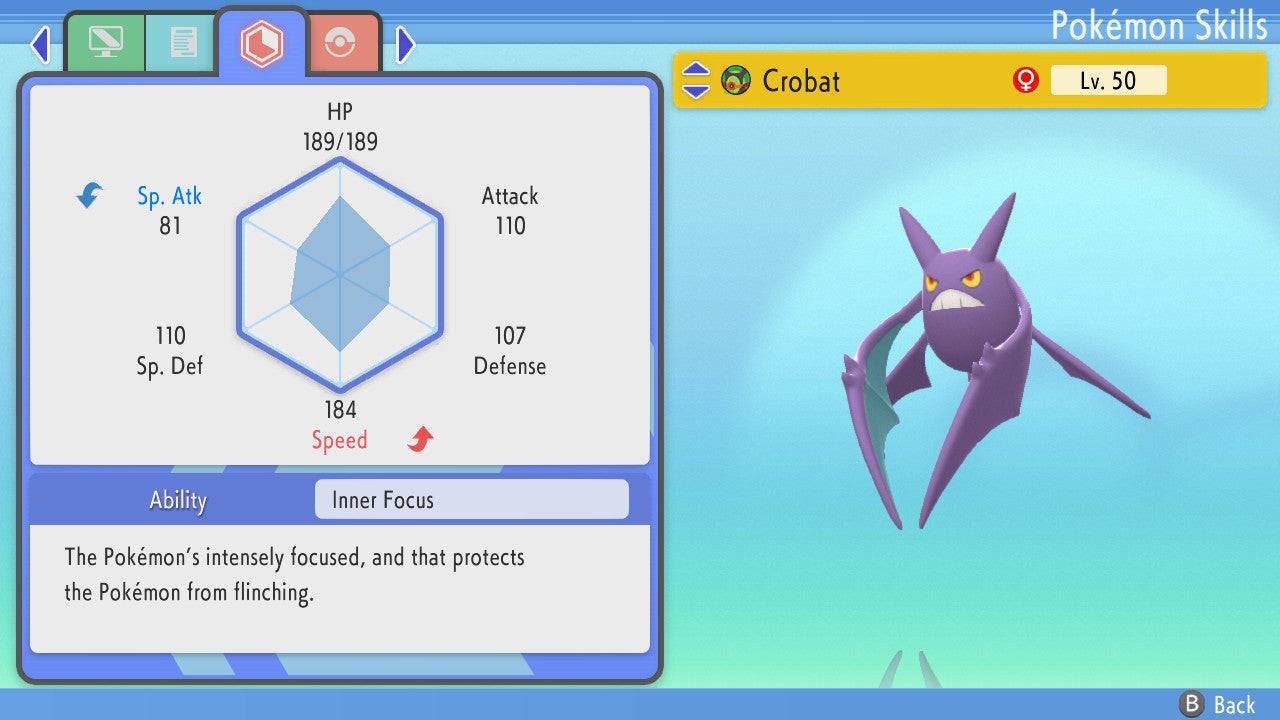Open the trainer memo notes tab

point(182,43)
